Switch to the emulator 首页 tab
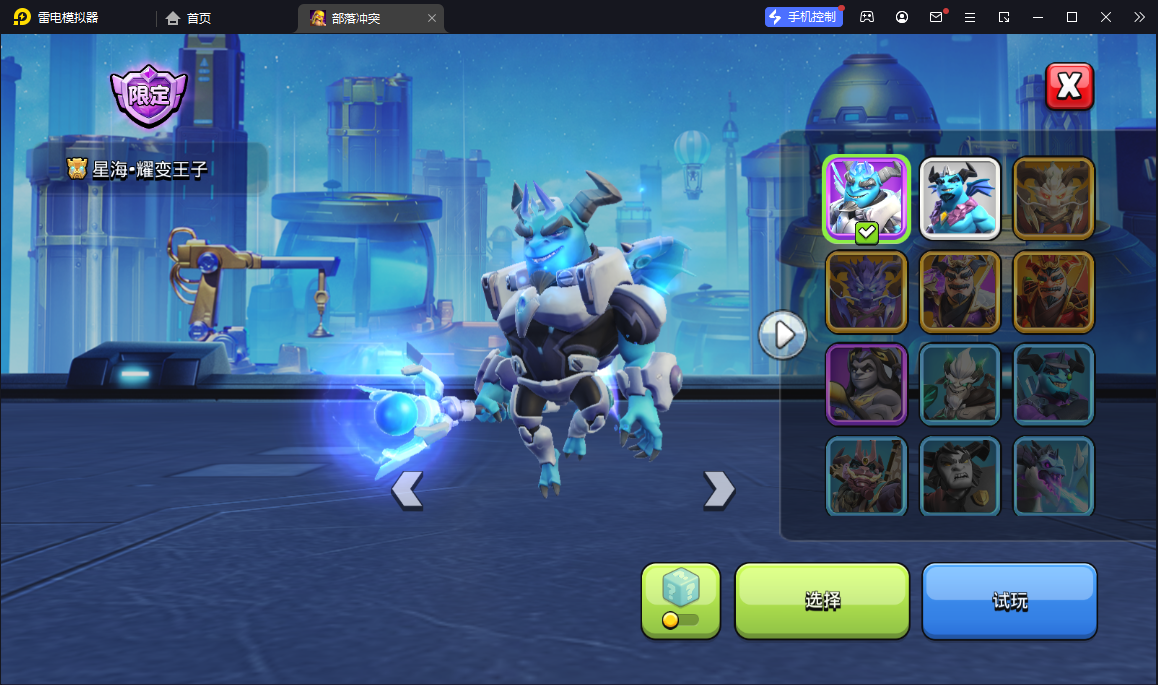The image size is (1158, 685). (x=189, y=18)
